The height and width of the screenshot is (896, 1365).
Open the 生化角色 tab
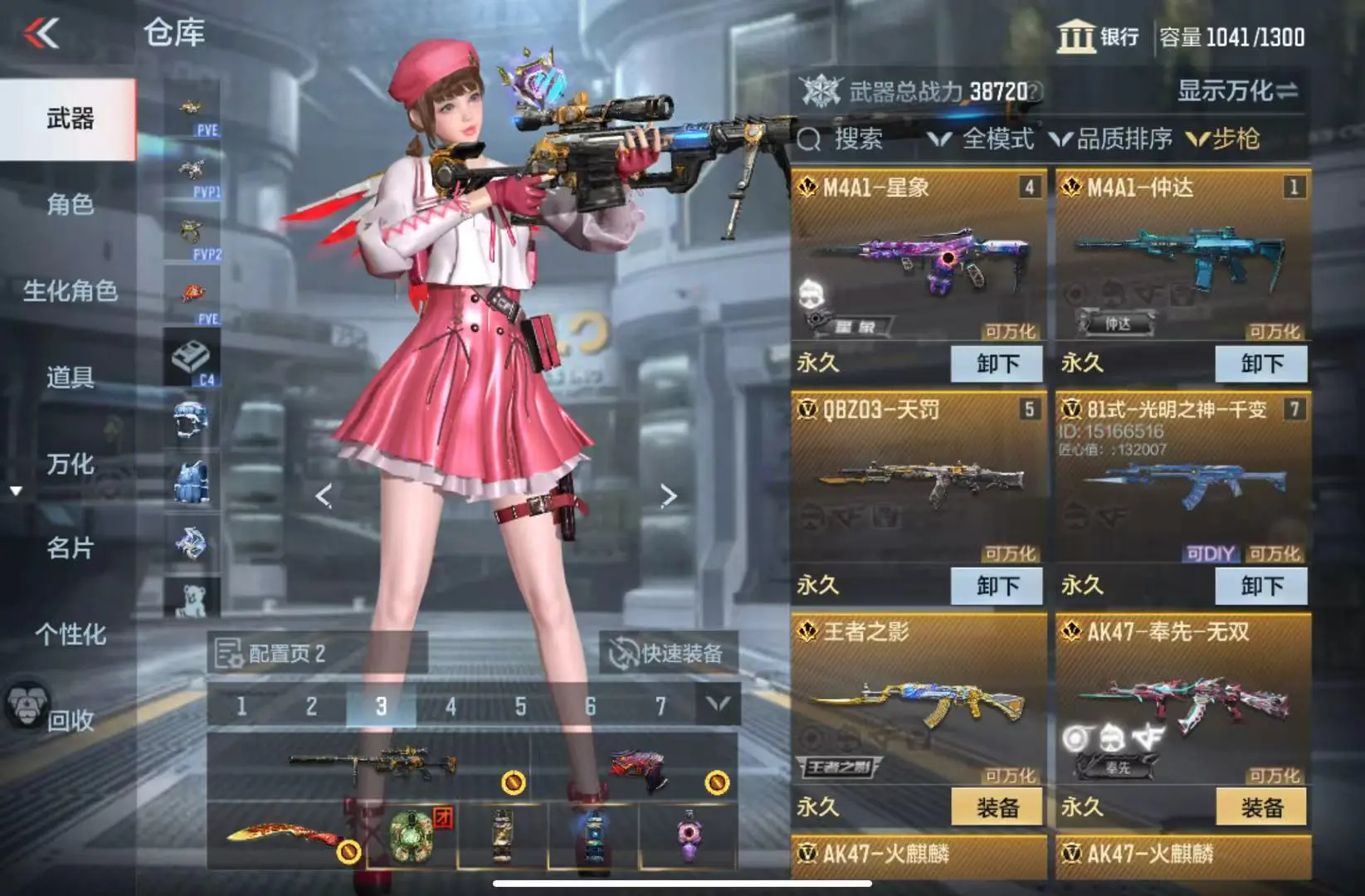click(70, 291)
